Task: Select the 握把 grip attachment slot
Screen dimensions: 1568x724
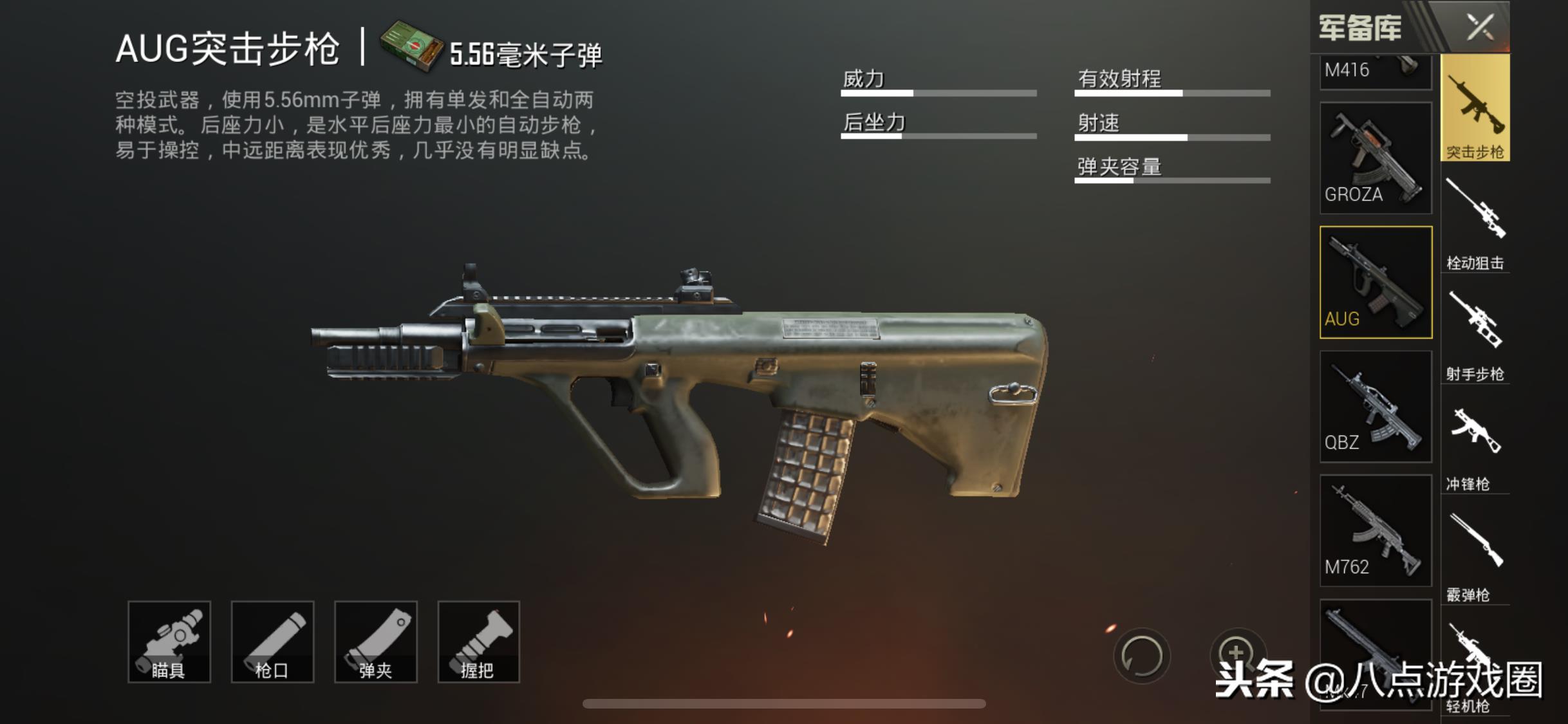Action: (x=478, y=642)
